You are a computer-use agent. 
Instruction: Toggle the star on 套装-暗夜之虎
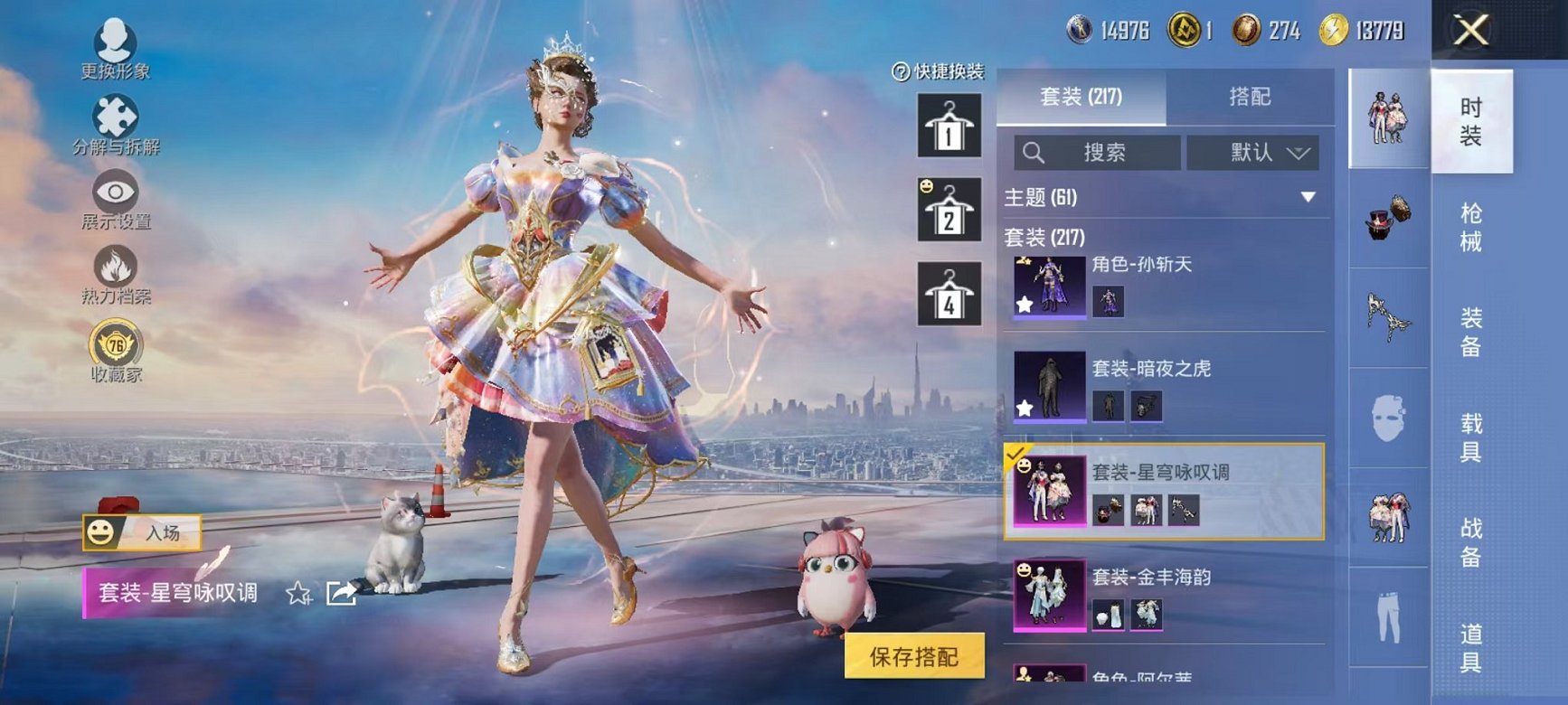pyautogui.click(x=1023, y=410)
